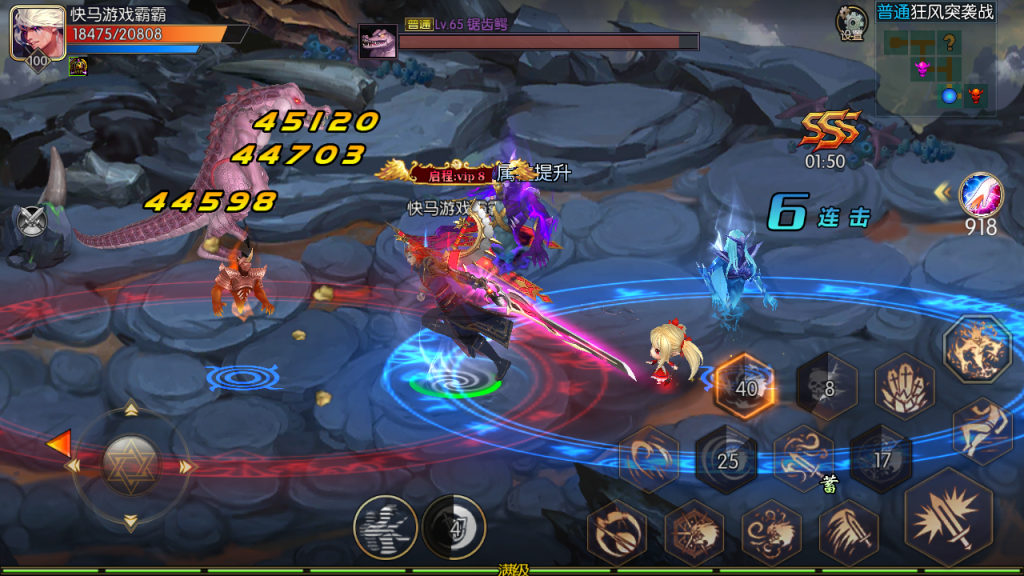Tap the virtual joystick center
Viewport: 1024px width, 576px height.
[130, 466]
